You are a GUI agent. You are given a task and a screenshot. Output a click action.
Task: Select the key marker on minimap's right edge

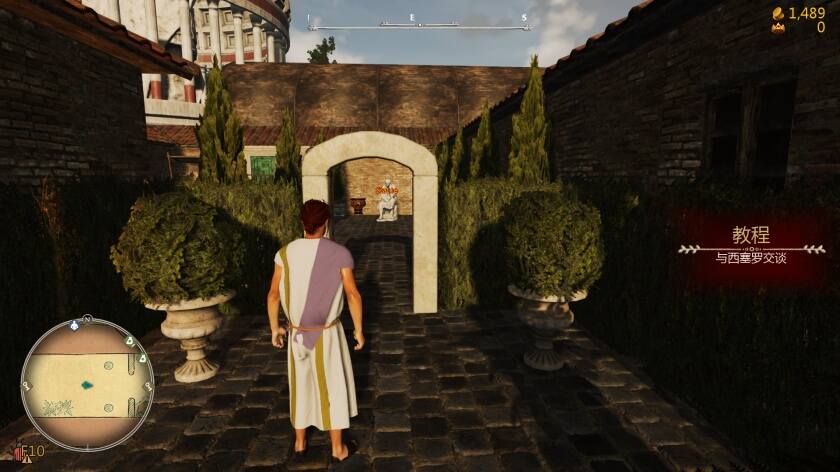pos(148,385)
